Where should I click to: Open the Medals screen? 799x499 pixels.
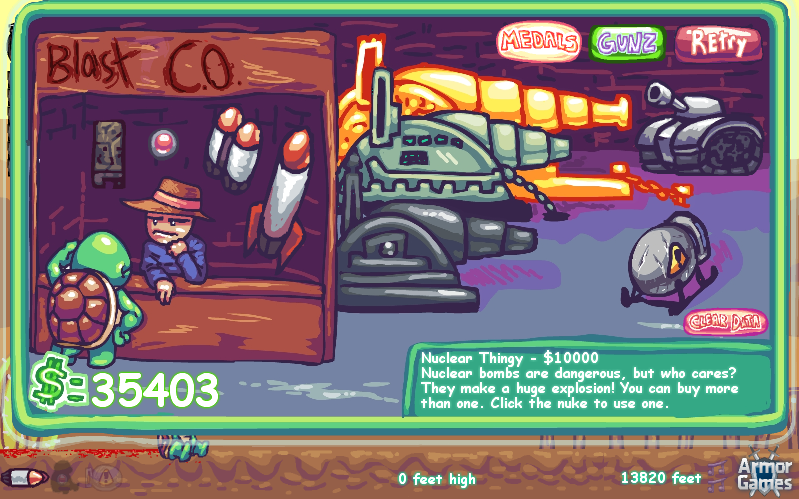click(x=539, y=42)
